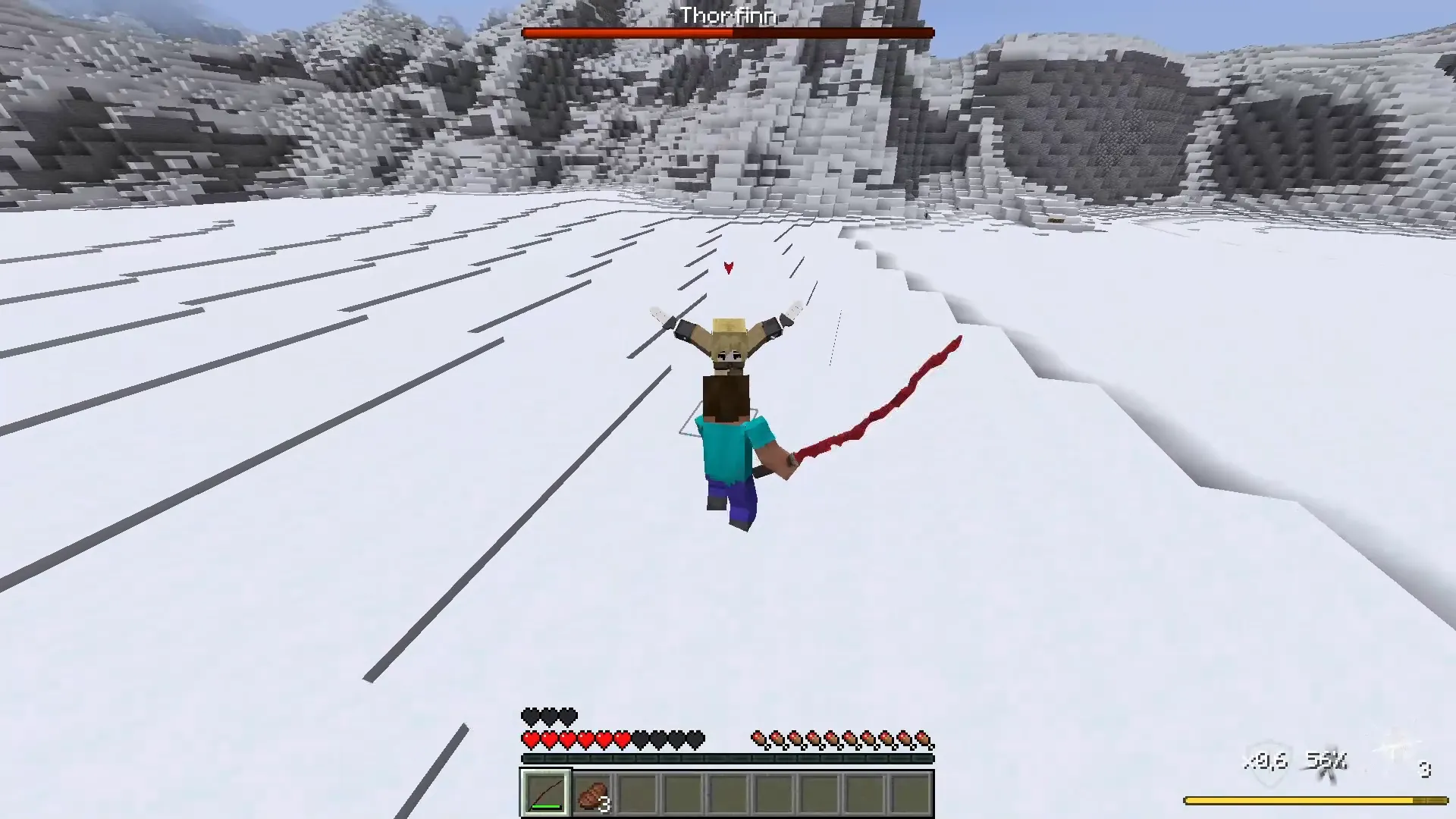Viewport: 1456px width, 819px height.
Task: Click the Thorfinn boss name label
Action: pyautogui.click(x=727, y=15)
